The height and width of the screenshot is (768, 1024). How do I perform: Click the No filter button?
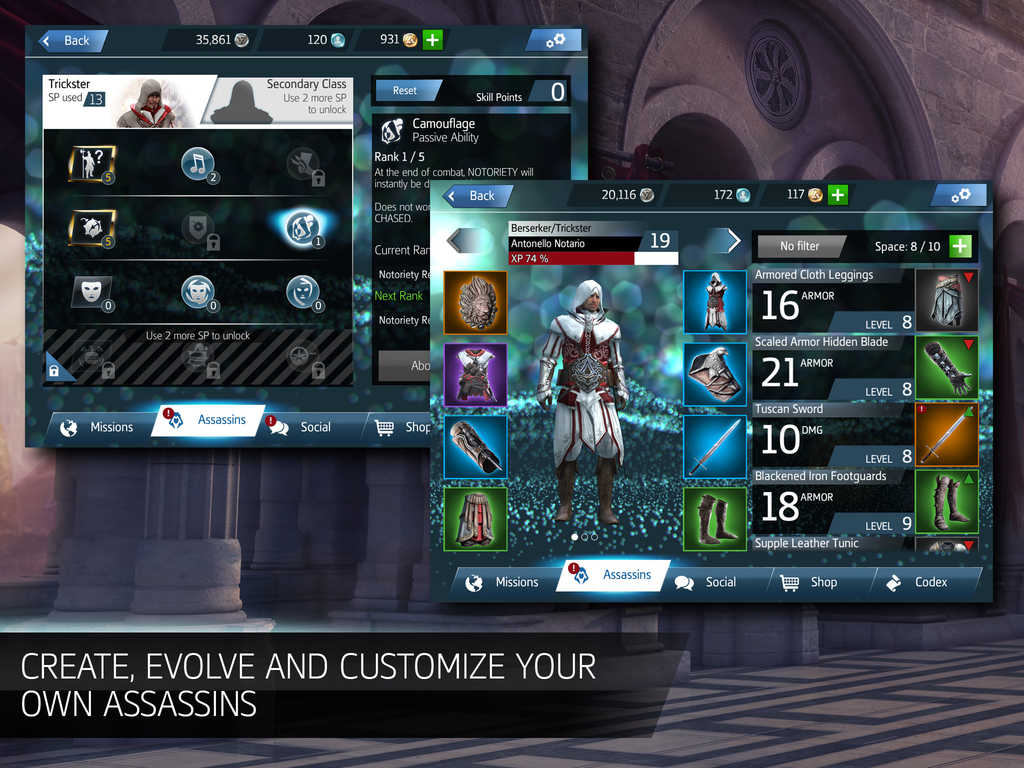click(x=800, y=246)
